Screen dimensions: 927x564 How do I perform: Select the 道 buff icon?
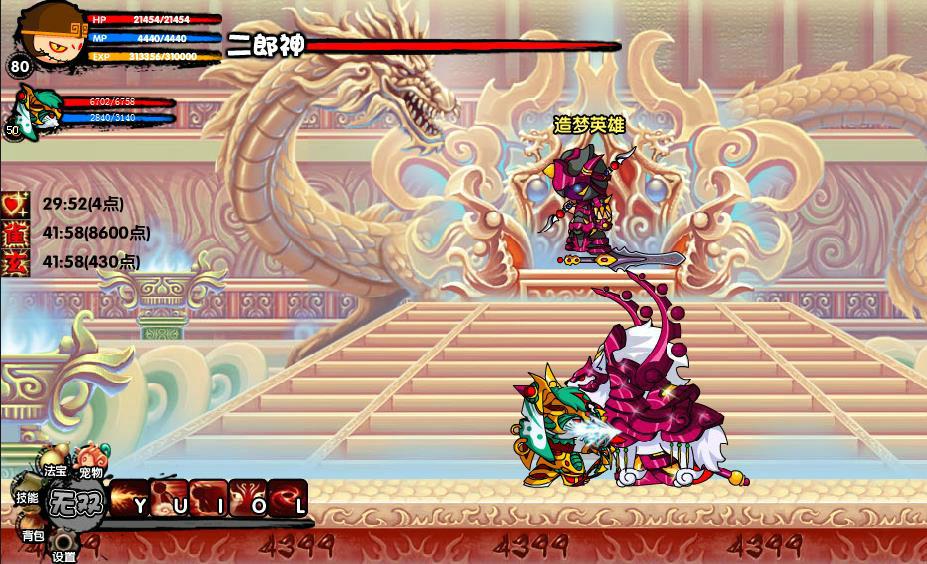click(x=15, y=233)
